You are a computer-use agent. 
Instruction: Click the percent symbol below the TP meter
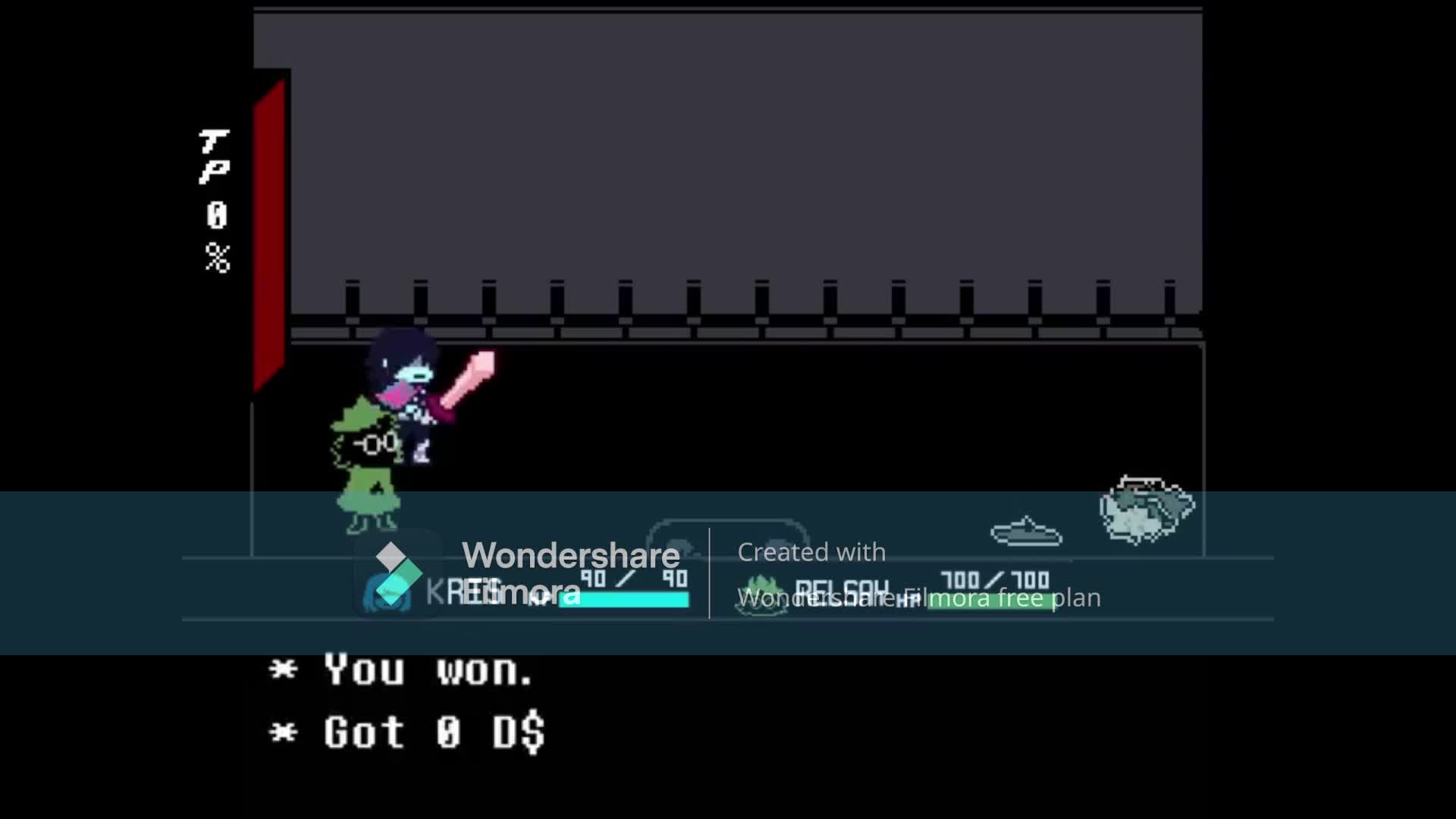coord(216,258)
